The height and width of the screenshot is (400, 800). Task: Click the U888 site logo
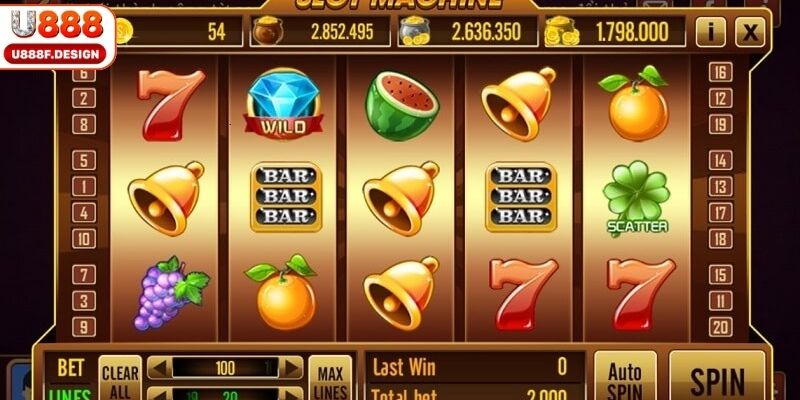58,36
